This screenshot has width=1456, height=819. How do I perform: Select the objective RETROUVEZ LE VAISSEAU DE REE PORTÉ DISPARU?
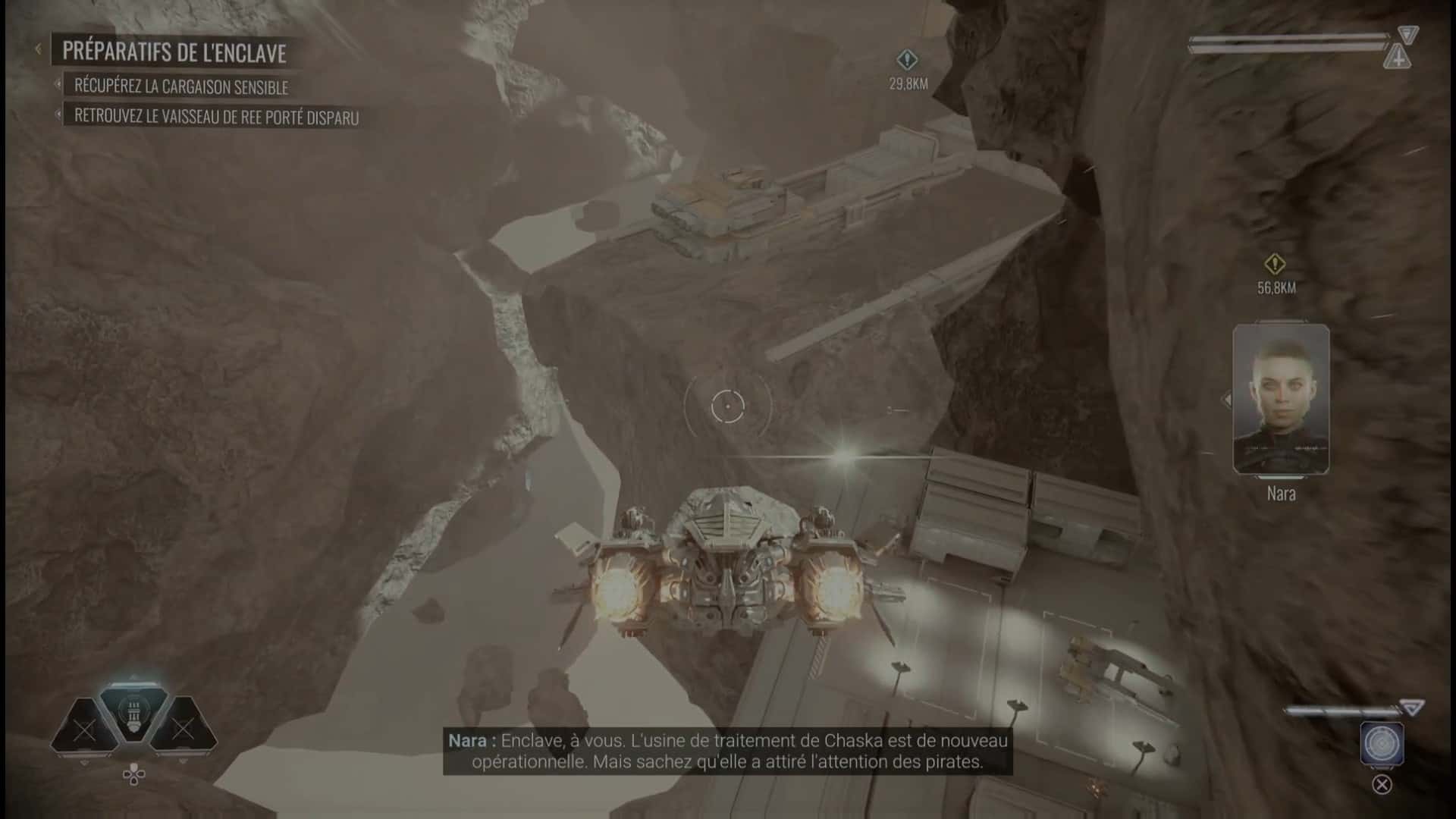point(218,118)
